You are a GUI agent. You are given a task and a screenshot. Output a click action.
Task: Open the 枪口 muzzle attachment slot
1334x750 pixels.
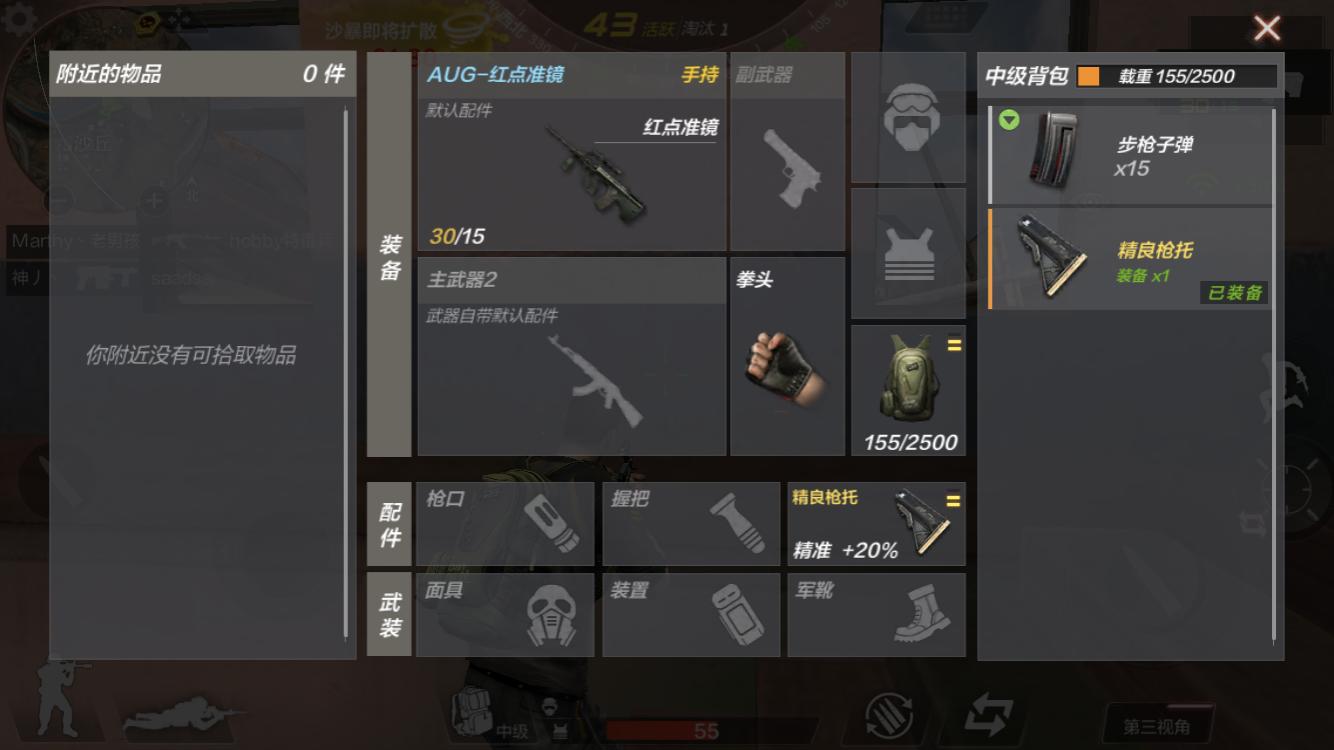coord(505,523)
